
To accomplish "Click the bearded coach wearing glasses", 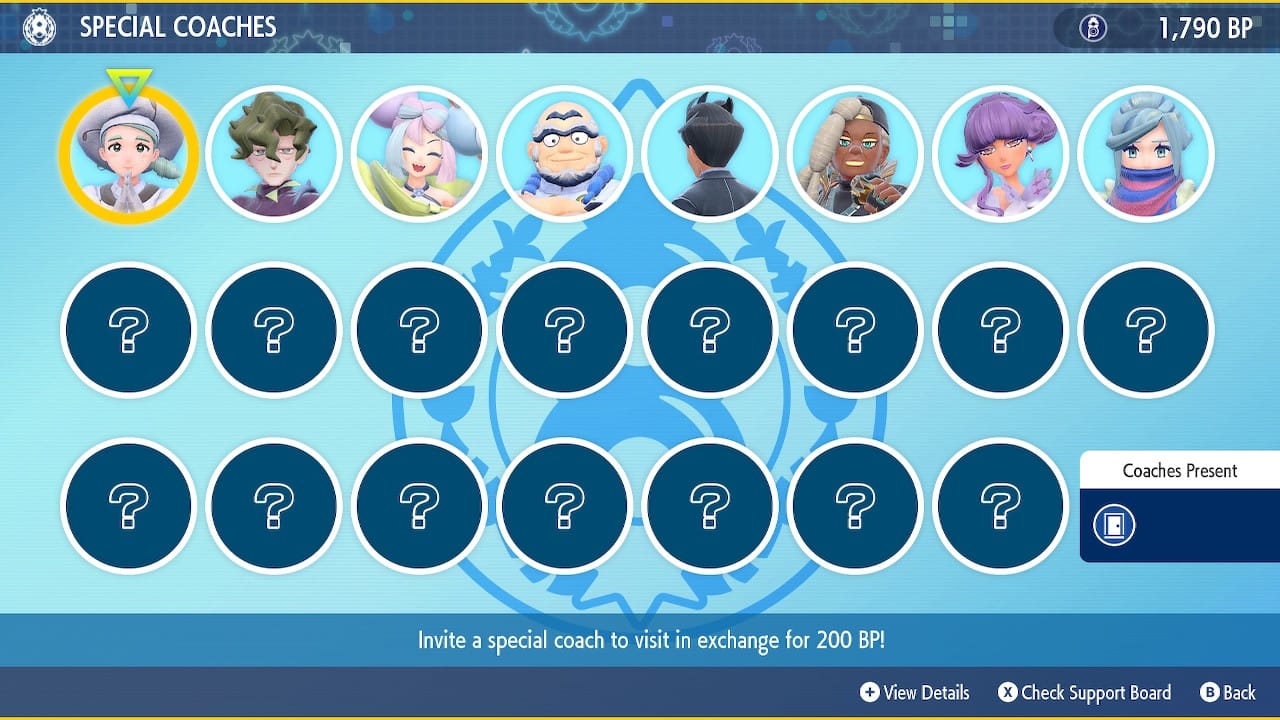I will coord(565,153).
